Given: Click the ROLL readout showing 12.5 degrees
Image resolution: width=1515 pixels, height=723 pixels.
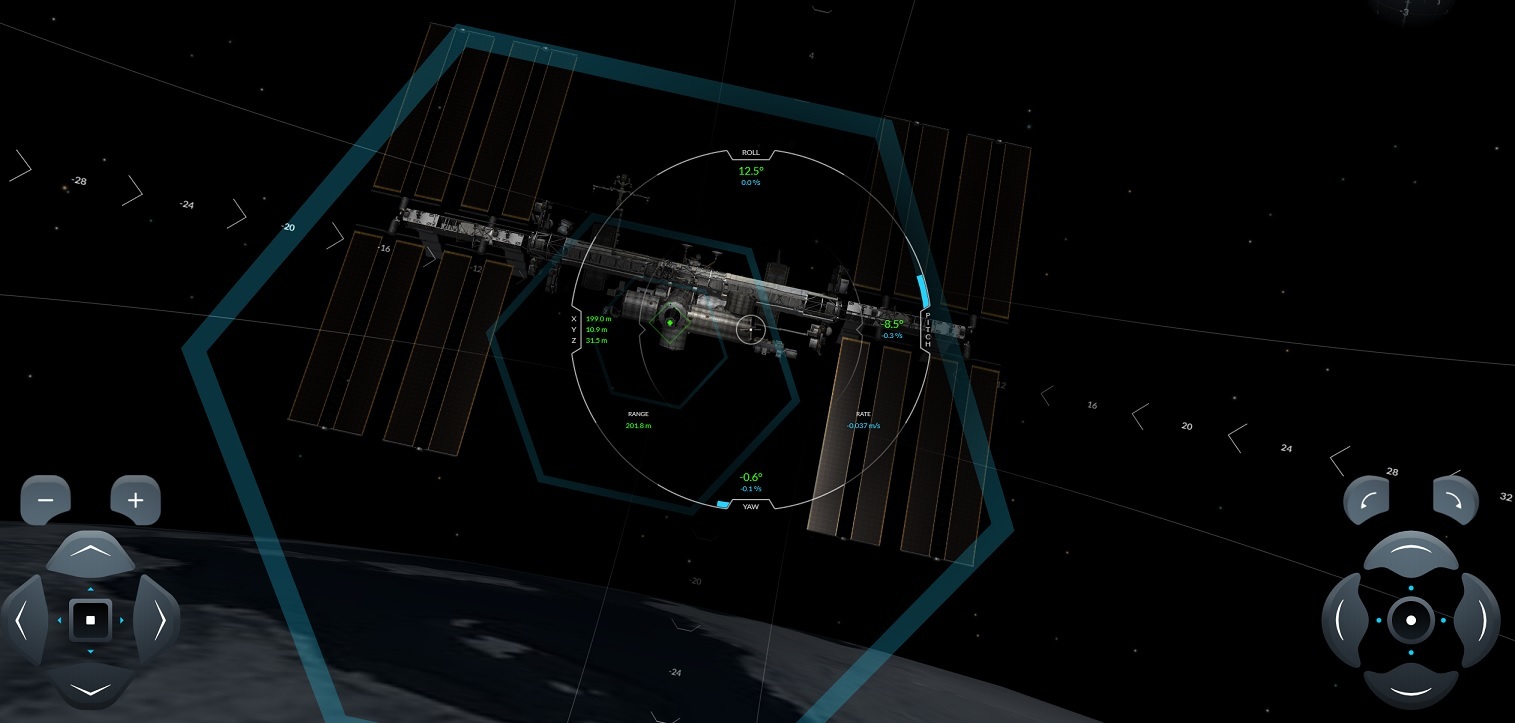Looking at the screenshot, I should point(750,171).
